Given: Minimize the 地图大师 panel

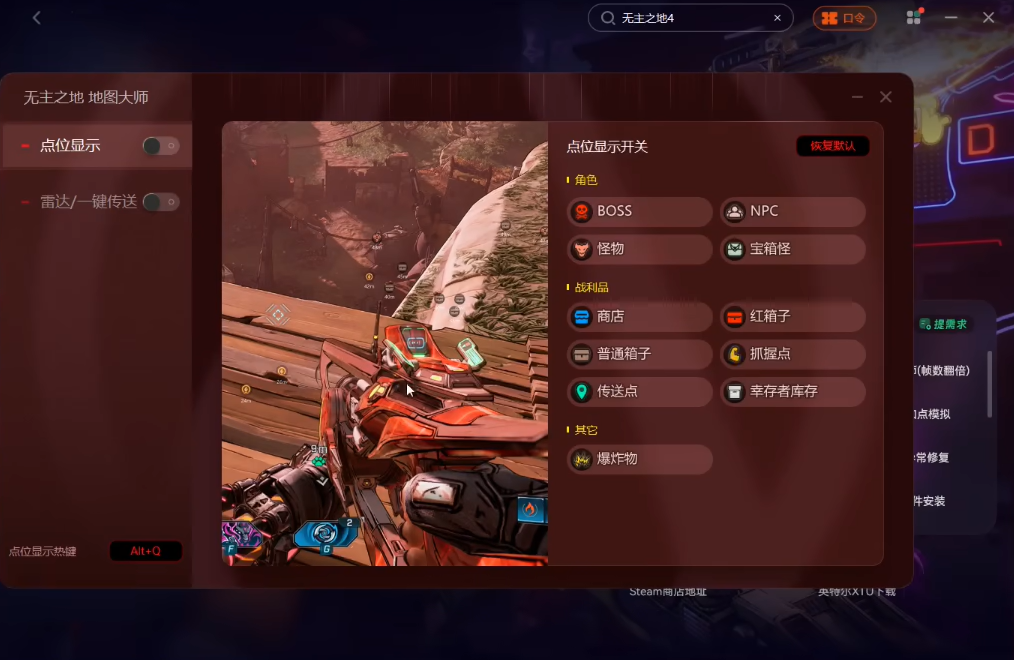Looking at the screenshot, I should coord(857,97).
